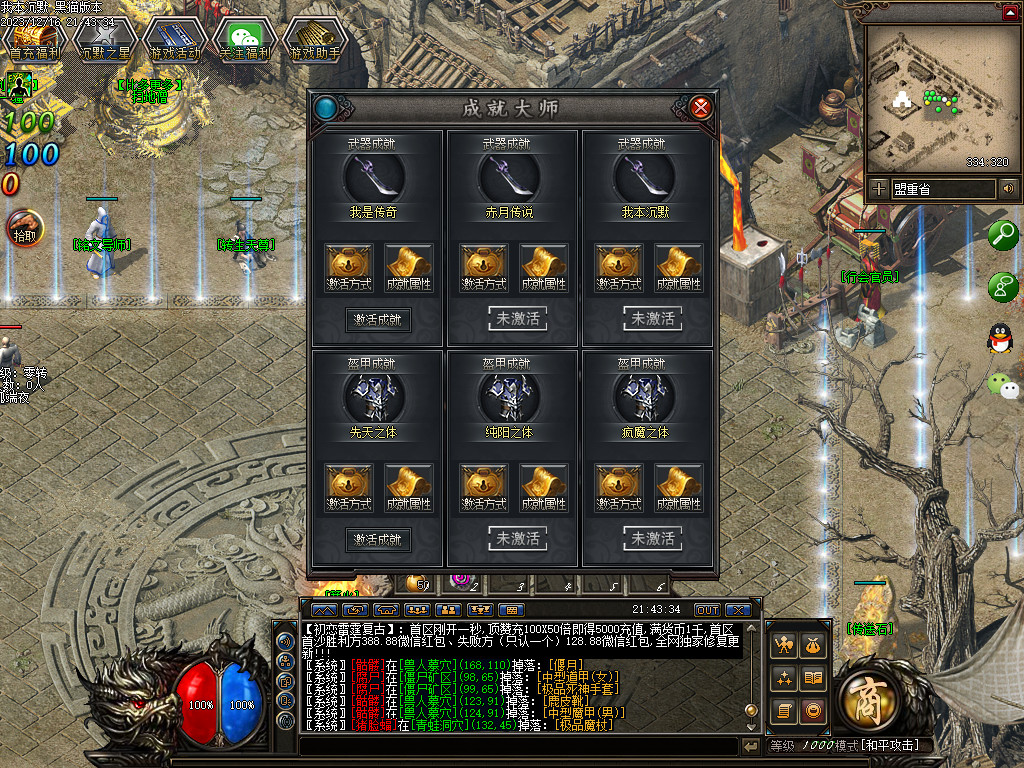The height and width of the screenshot is (768, 1024).
Task: Close the 成就大师 achievement window
Action: click(701, 107)
